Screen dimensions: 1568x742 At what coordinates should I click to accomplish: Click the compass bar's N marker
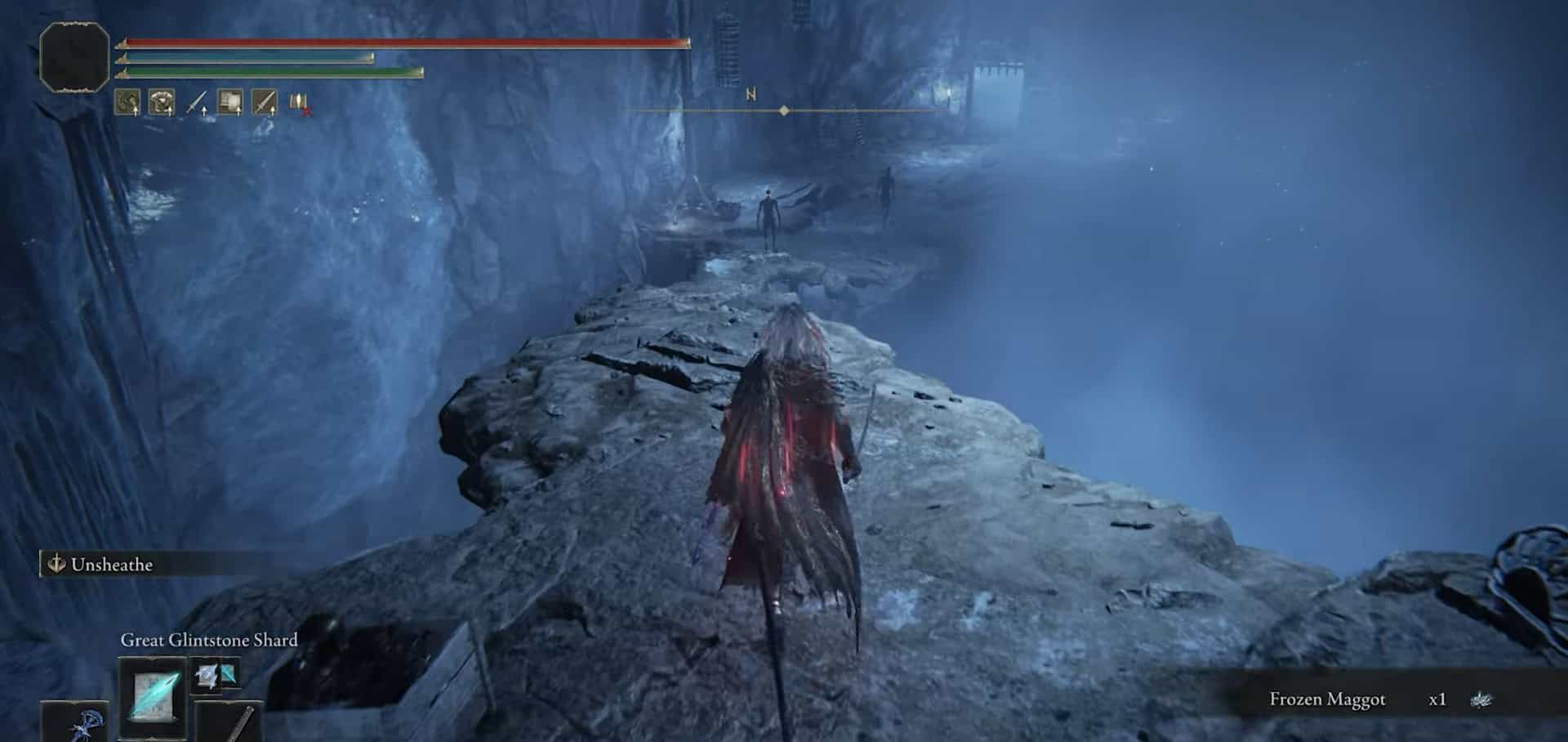click(751, 95)
